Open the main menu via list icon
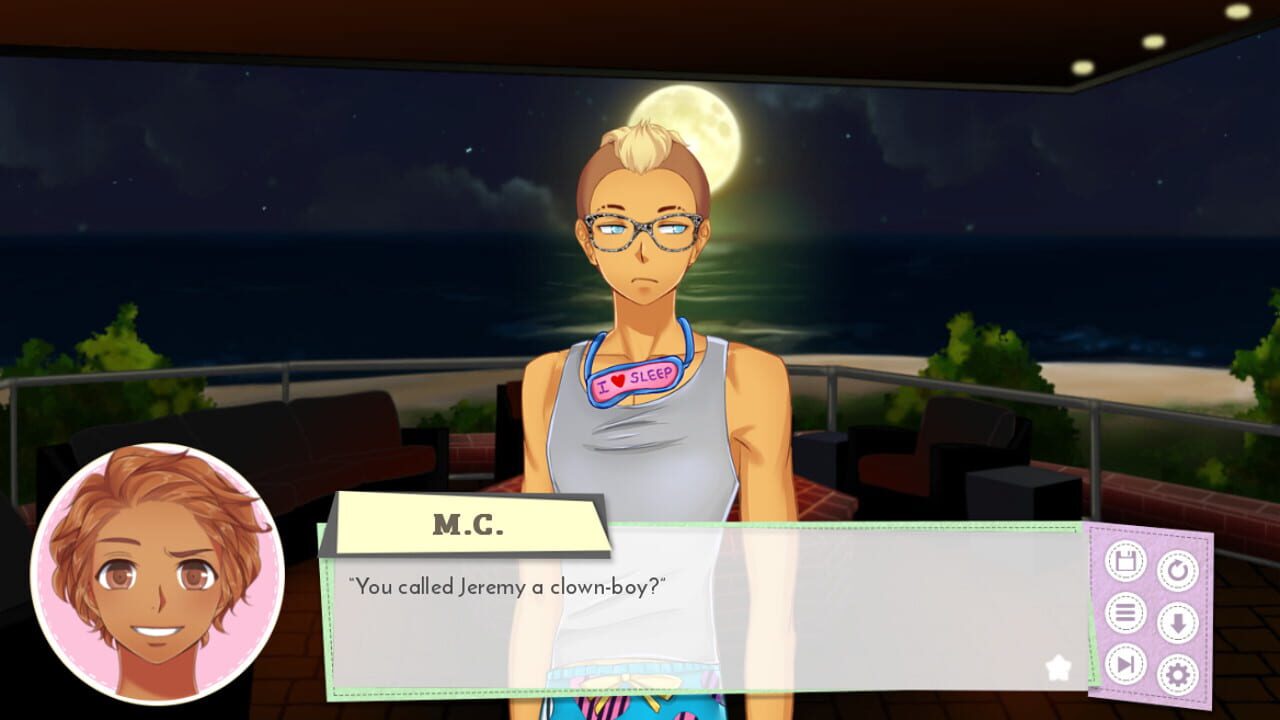This screenshot has width=1280, height=720. click(x=1124, y=610)
